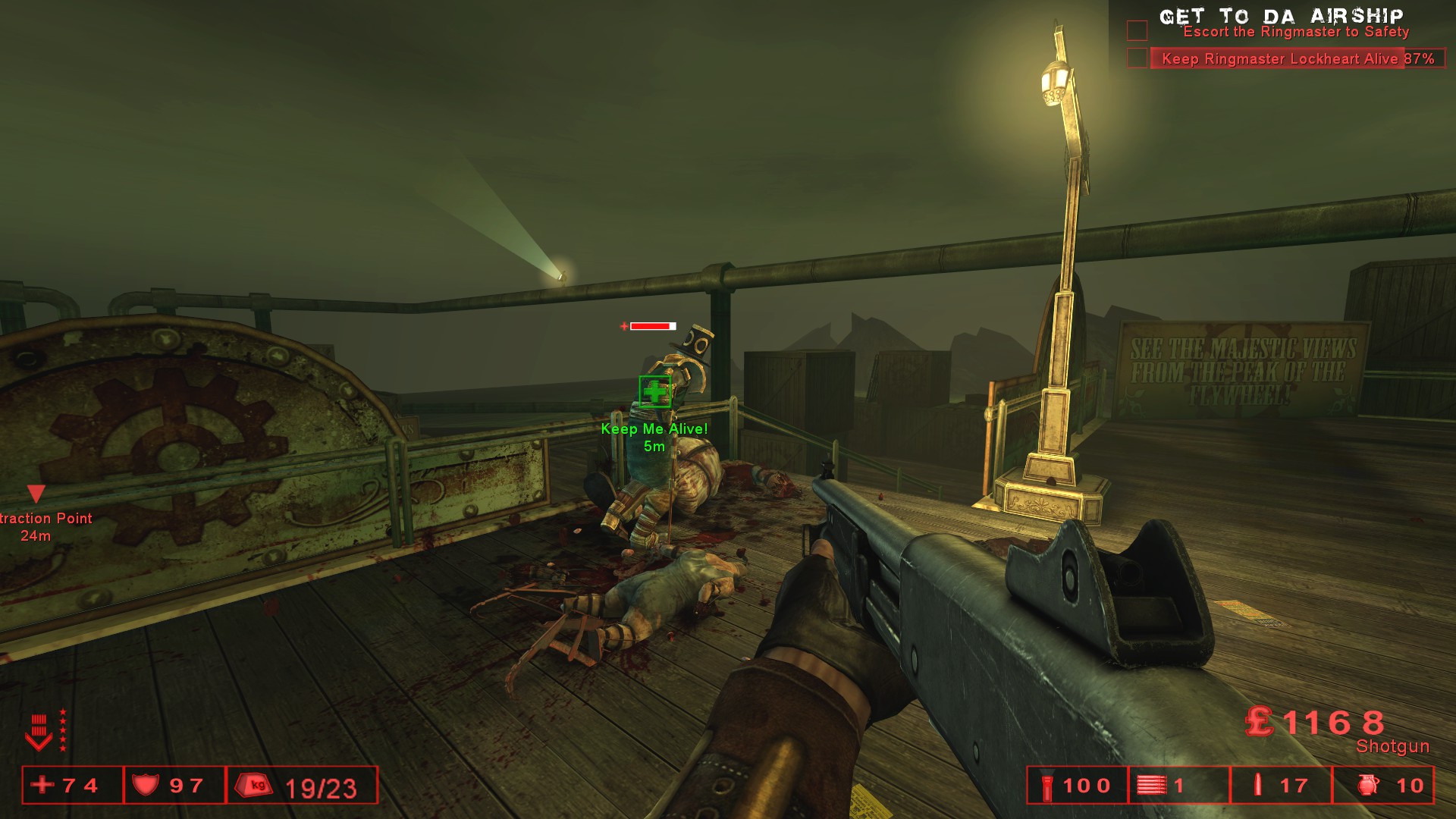This screenshot has width=1456, height=819.
Task: Click the flashlight battery icon
Action: [1047, 785]
